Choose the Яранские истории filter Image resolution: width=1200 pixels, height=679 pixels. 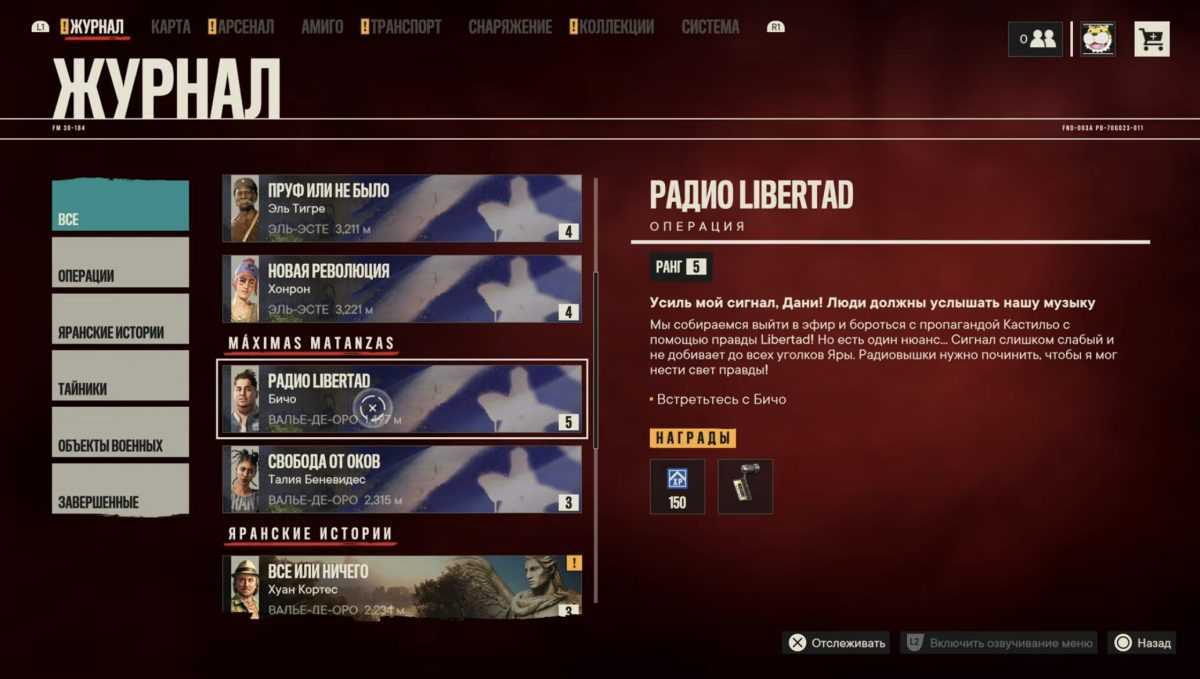click(120, 320)
